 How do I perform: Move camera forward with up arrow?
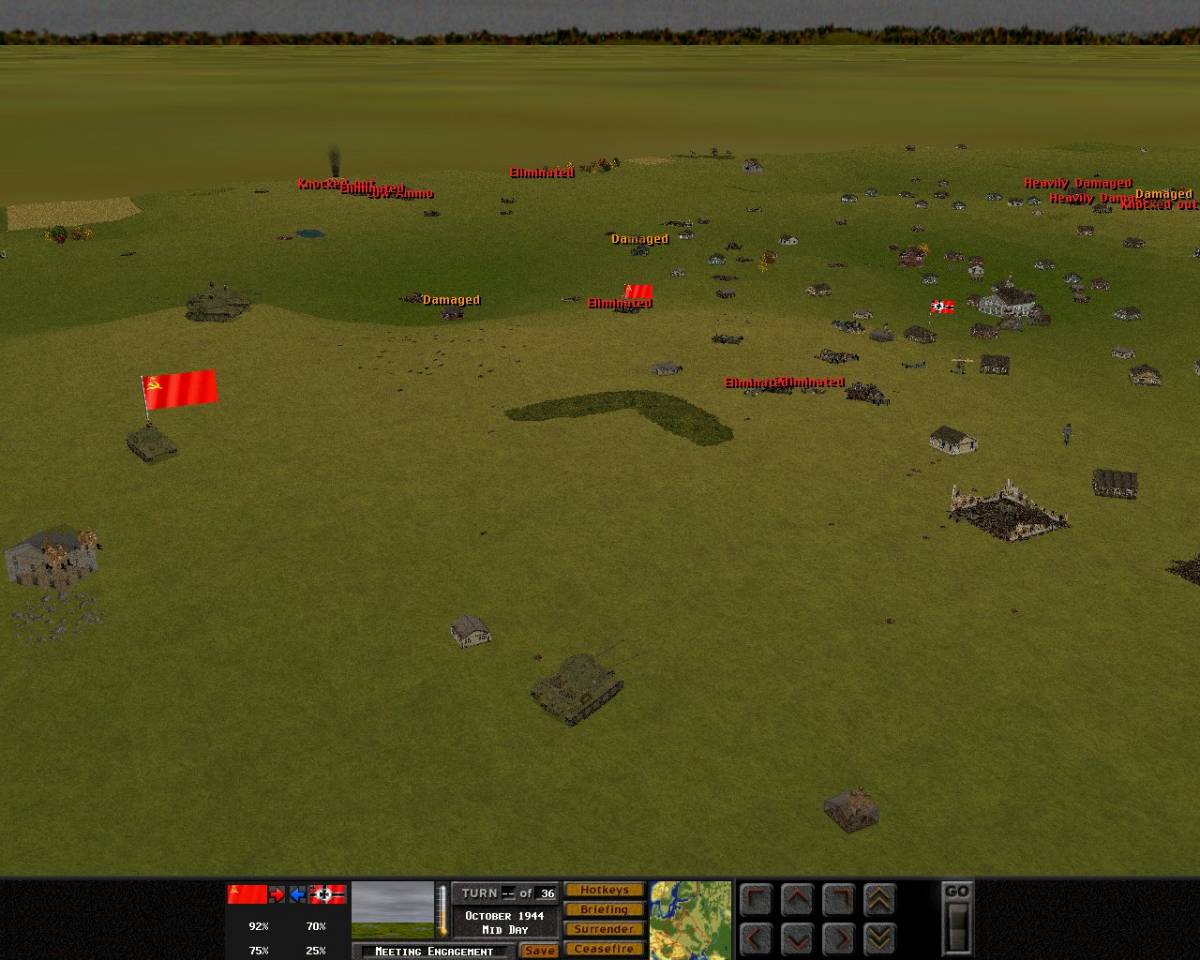click(797, 900)
